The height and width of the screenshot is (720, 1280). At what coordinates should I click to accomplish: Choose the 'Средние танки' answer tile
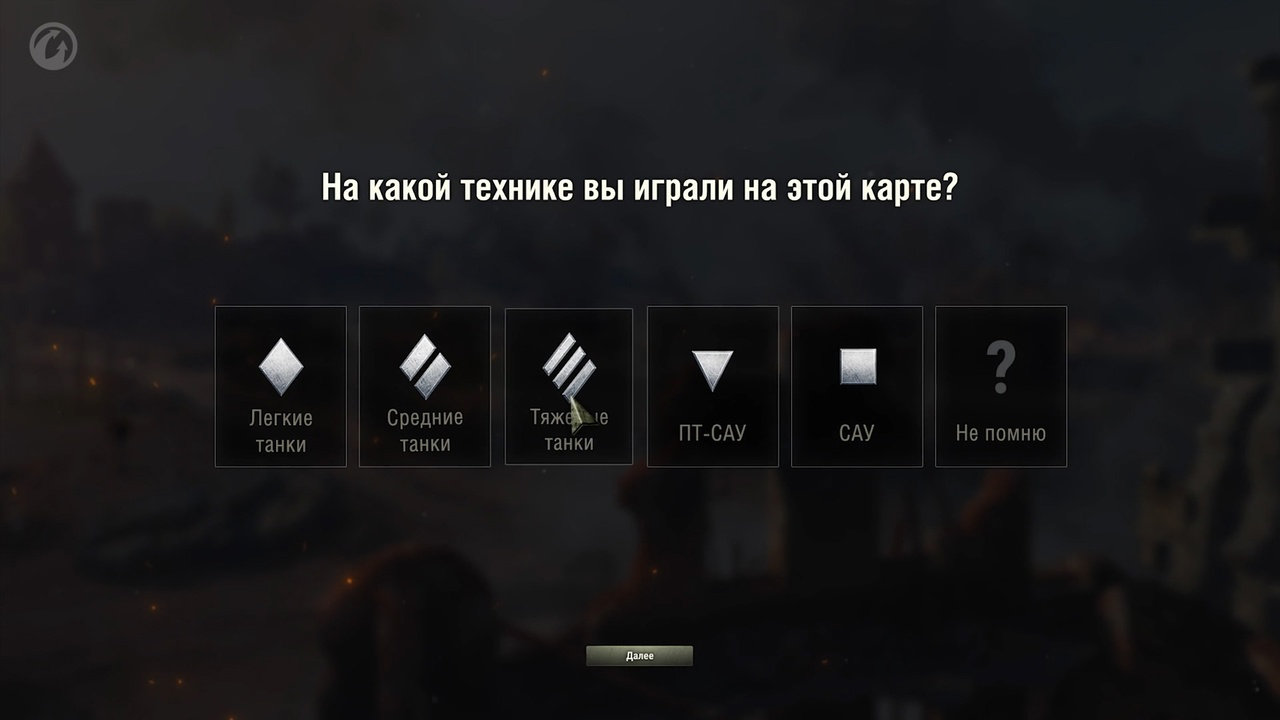[x=424, y=386]
